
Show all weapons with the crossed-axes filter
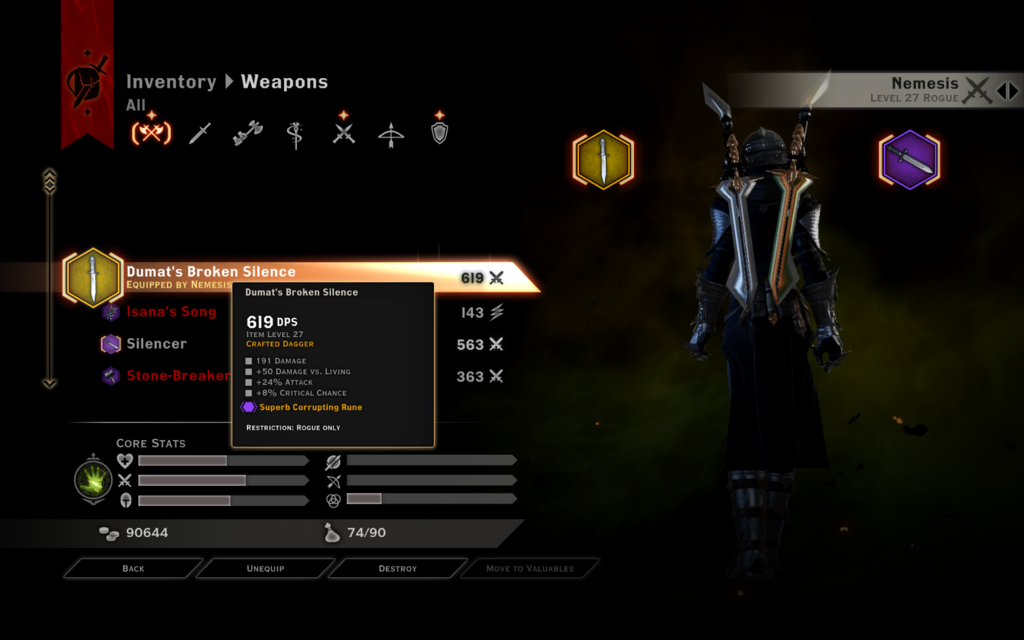coord(151,133)
